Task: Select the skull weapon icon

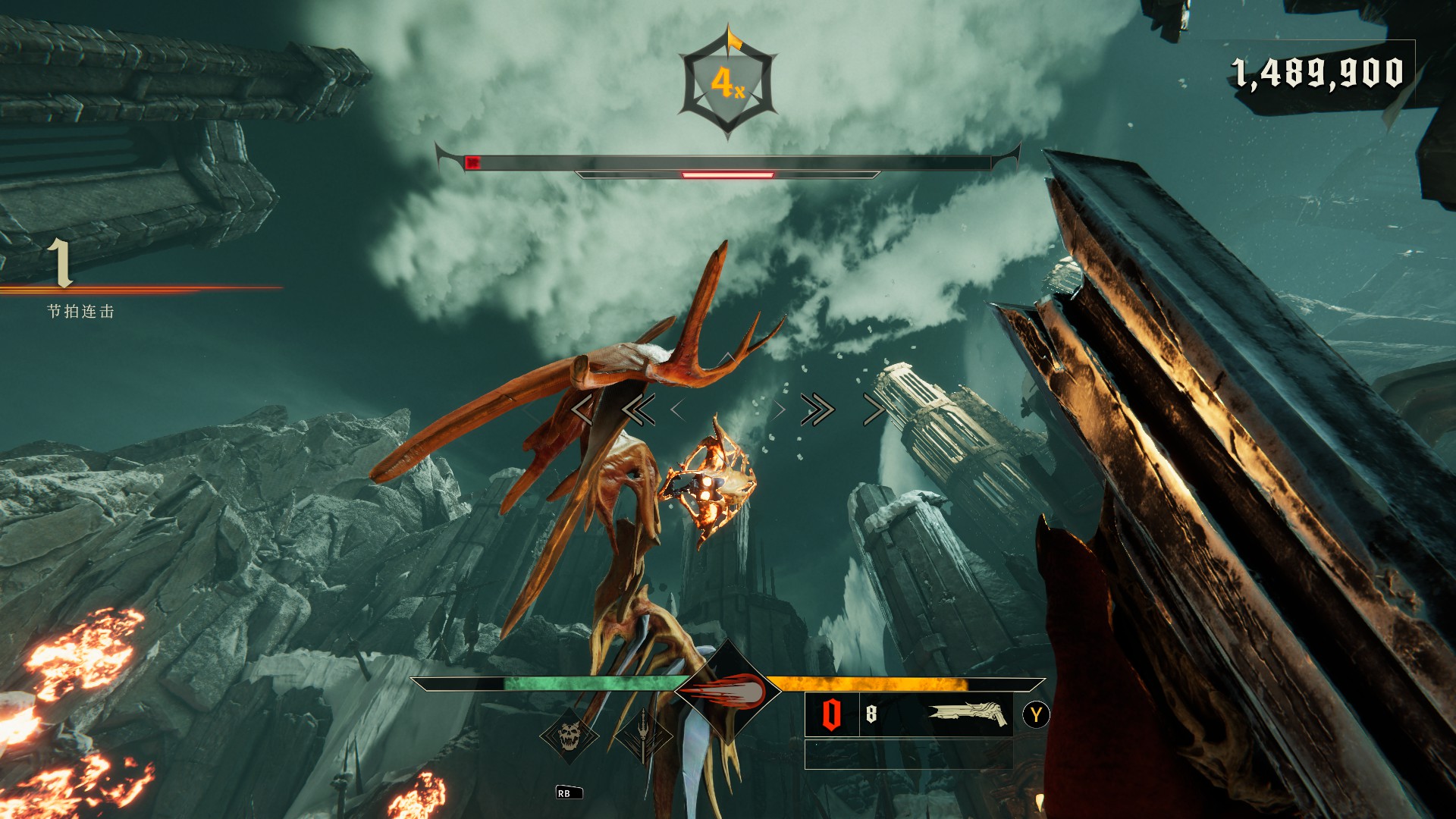Action: pos(569,736)
